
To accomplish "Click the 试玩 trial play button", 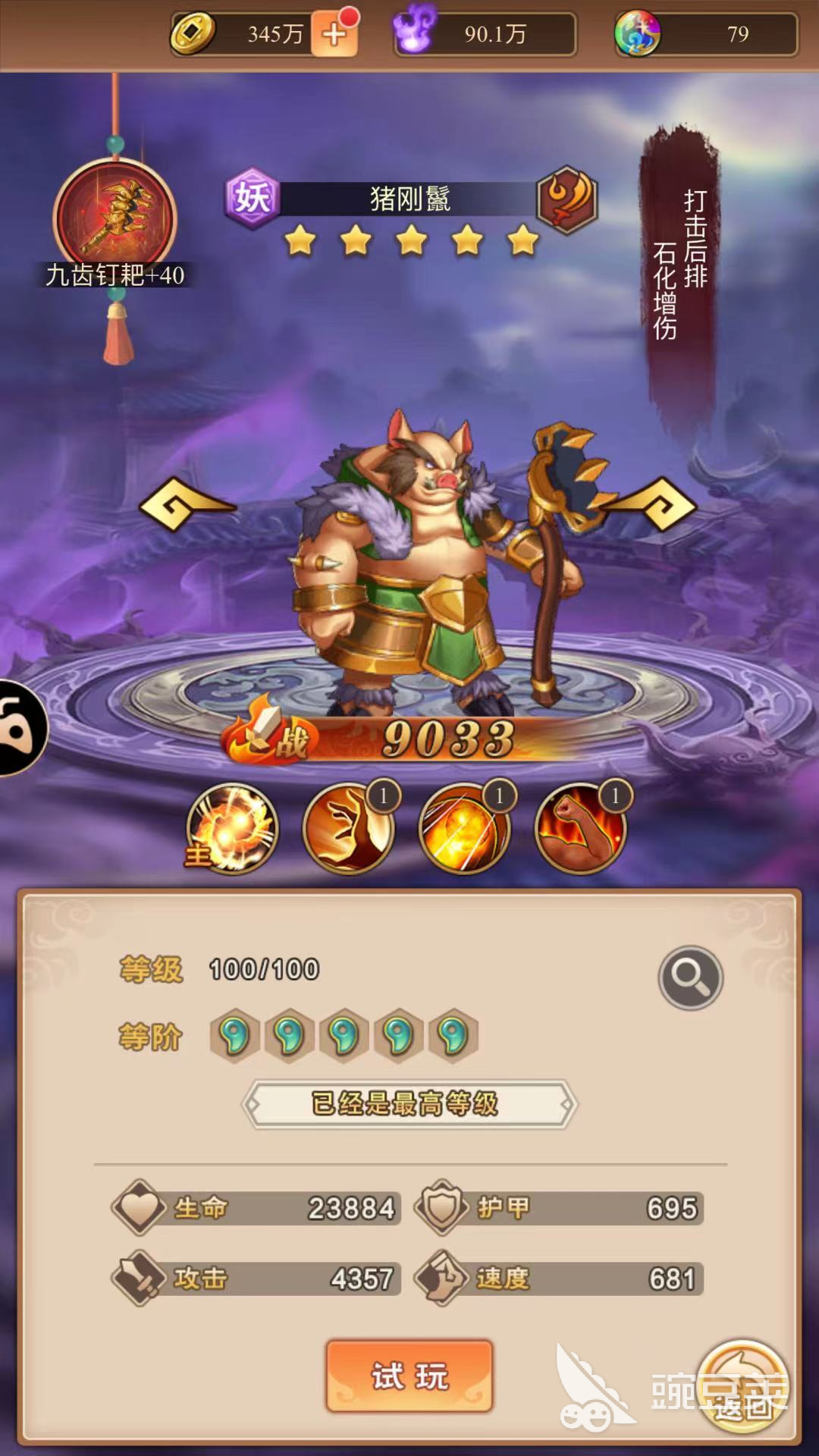I will click(x=409, y=1376).
